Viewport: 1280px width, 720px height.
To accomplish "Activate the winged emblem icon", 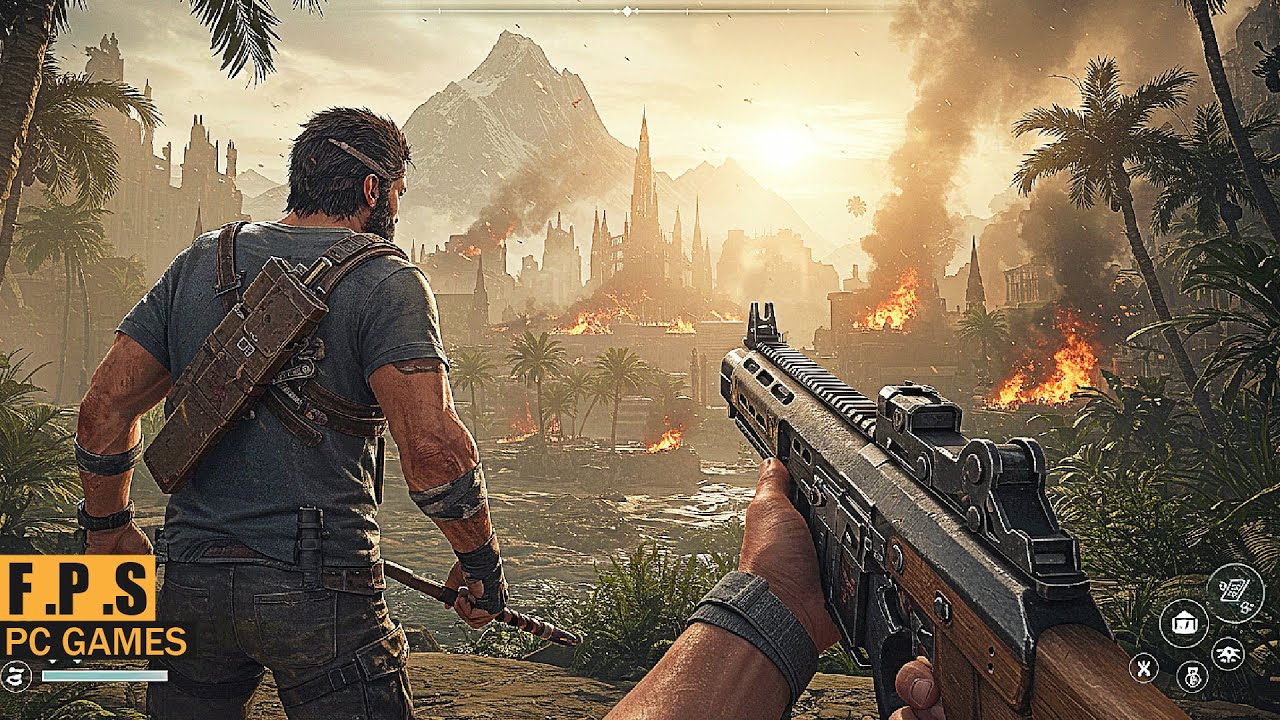I will click(x=1227, y=653).
